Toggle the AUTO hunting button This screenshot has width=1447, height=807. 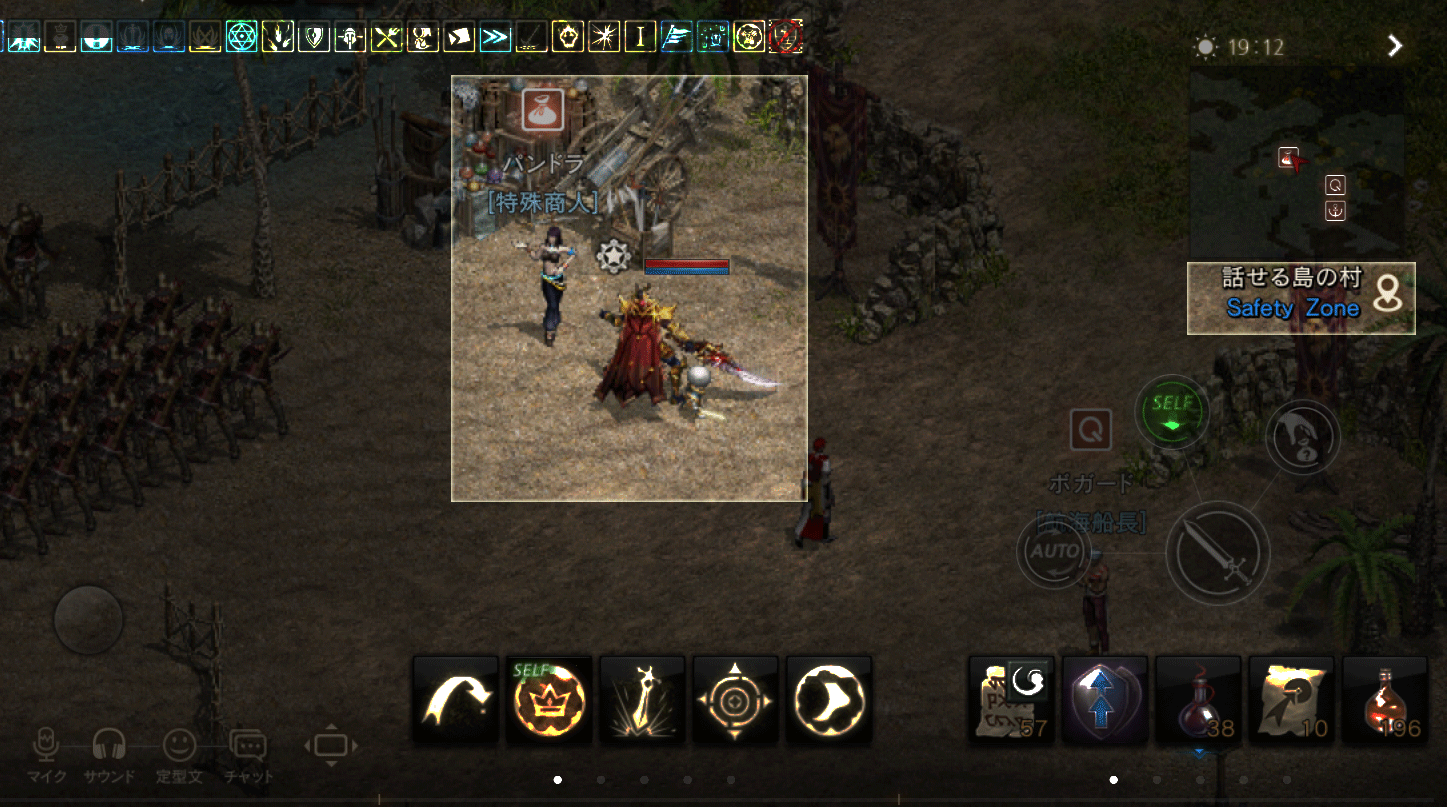click(x=1055, y=551)
